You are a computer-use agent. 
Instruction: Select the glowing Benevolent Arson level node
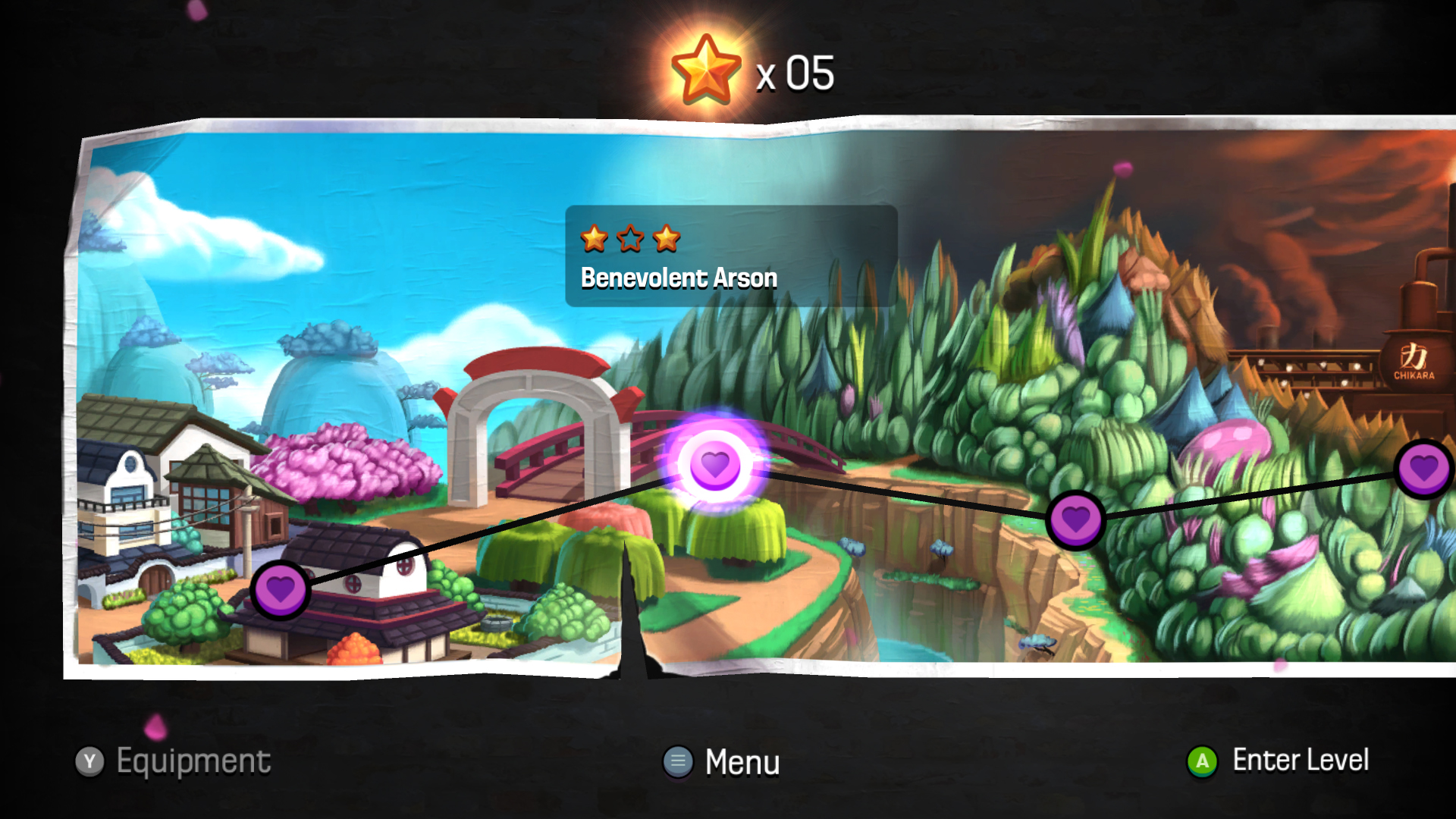point(714,464)
